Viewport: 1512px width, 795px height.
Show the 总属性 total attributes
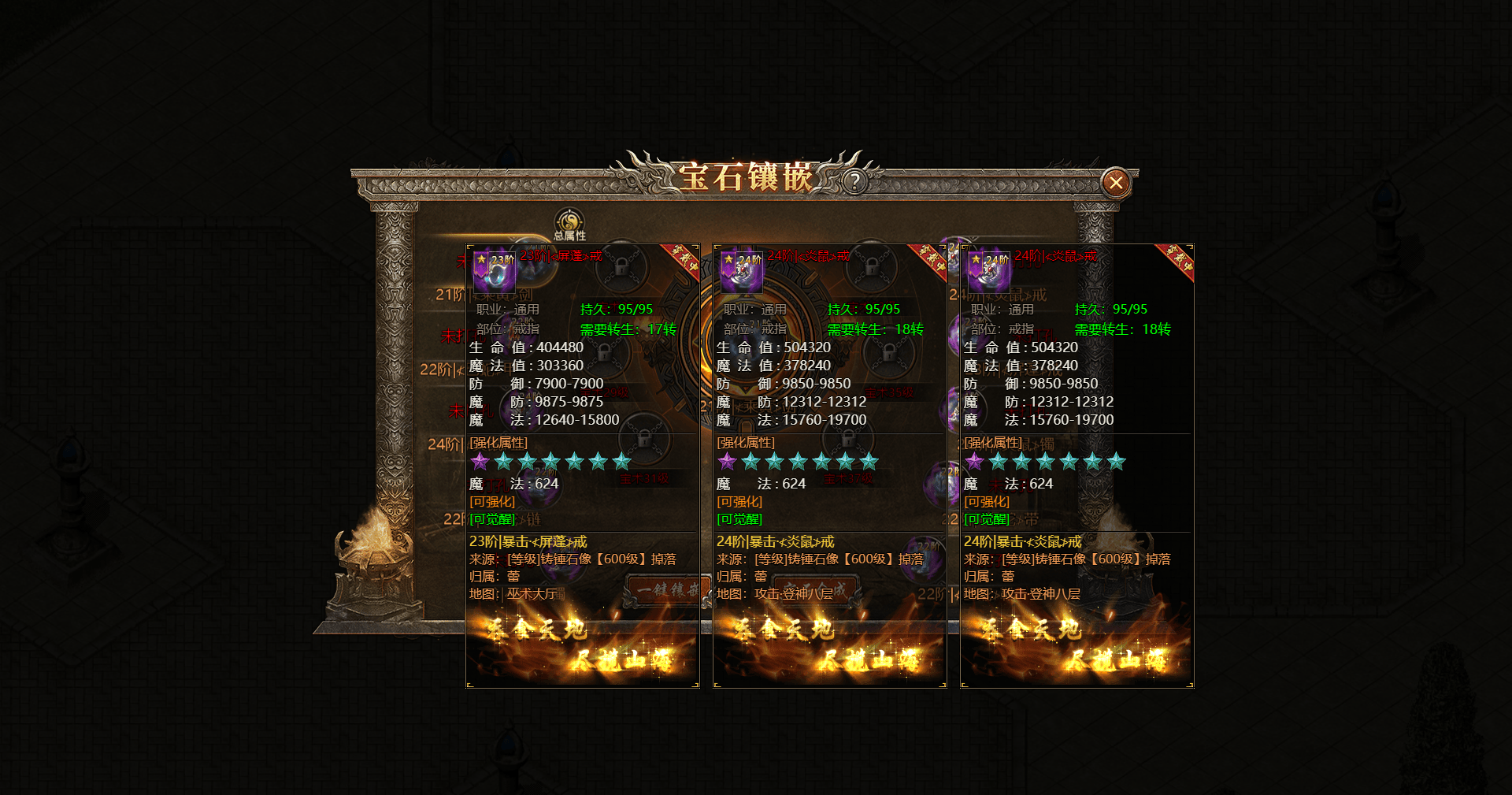click(569, 225)
